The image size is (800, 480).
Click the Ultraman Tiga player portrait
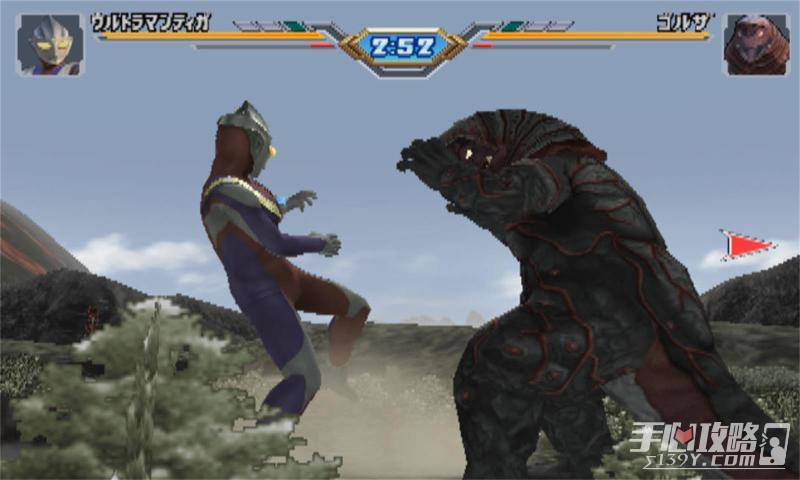pyautogui.click(x=50, y=45)
